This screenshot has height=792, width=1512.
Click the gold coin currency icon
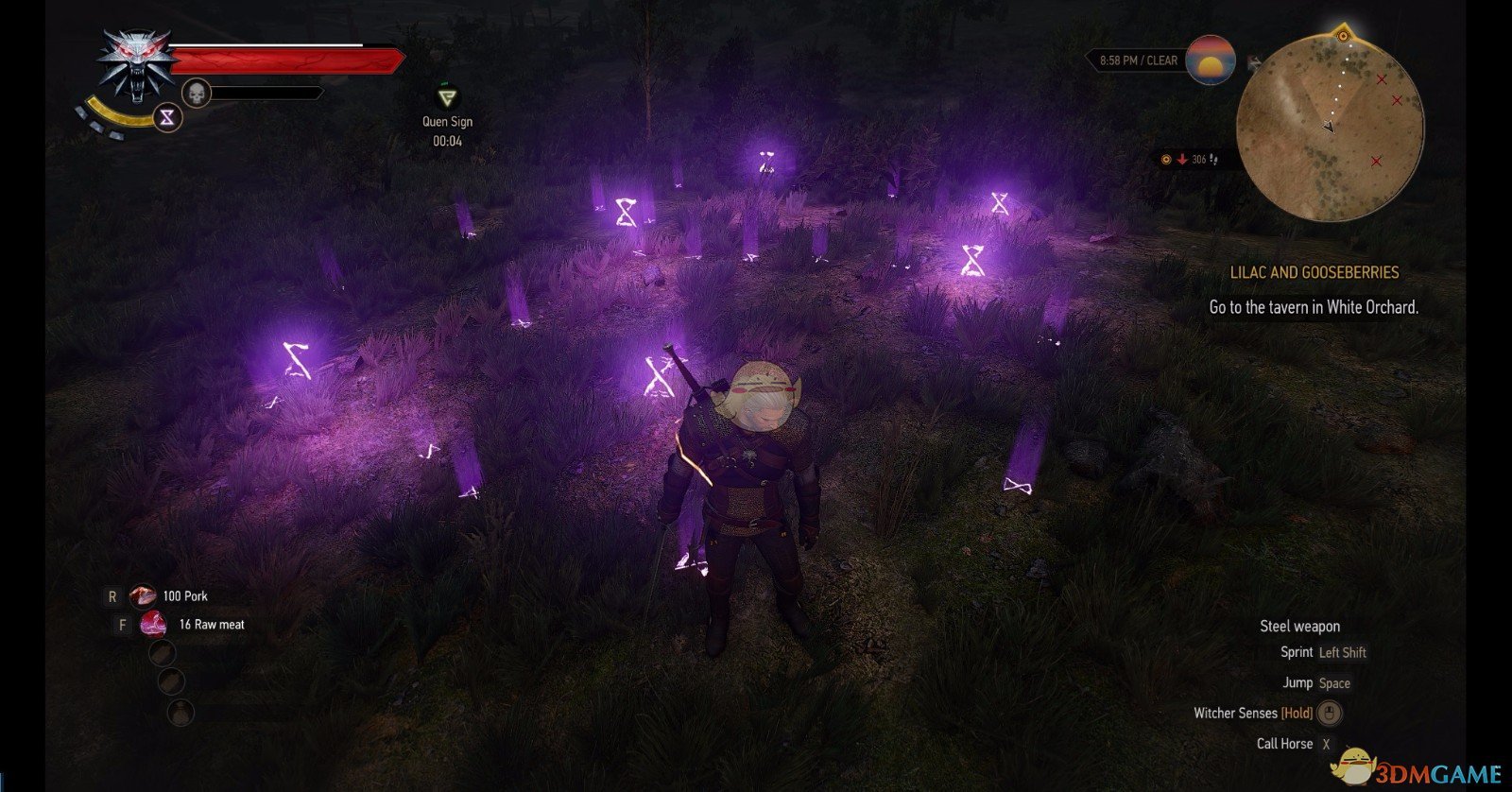(x=1165, y=158)
